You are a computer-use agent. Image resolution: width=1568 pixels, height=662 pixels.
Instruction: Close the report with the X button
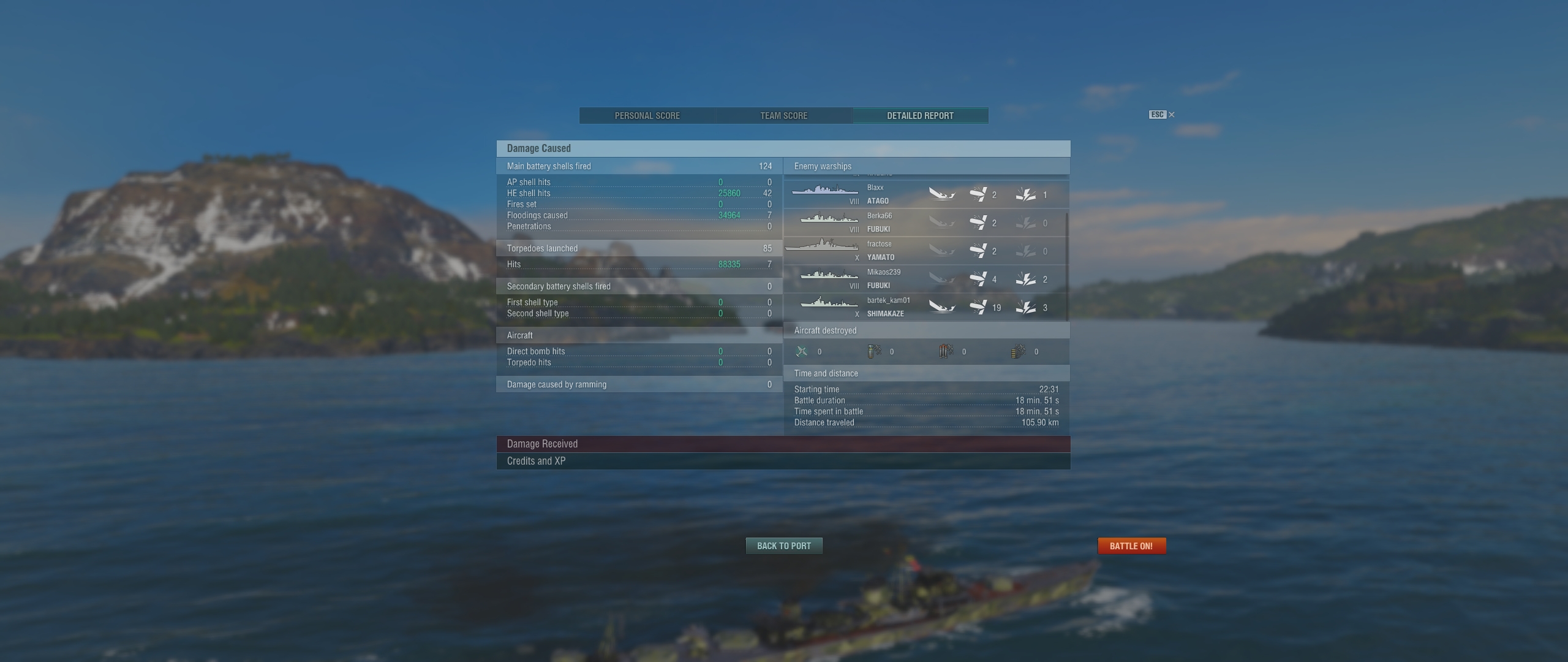point(1171,115)
